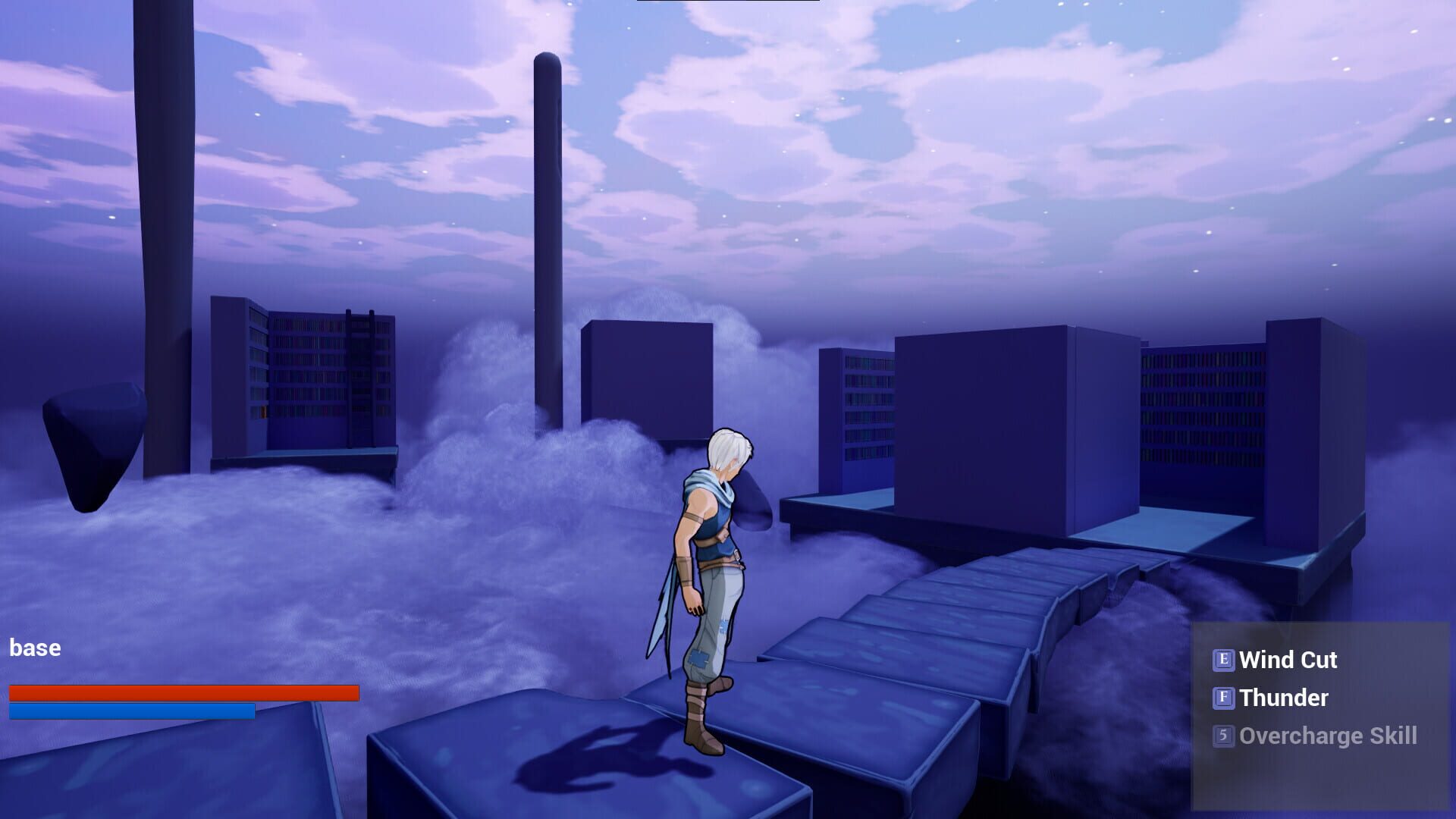Click the red health bar's right edge

(x=356, y=692)
